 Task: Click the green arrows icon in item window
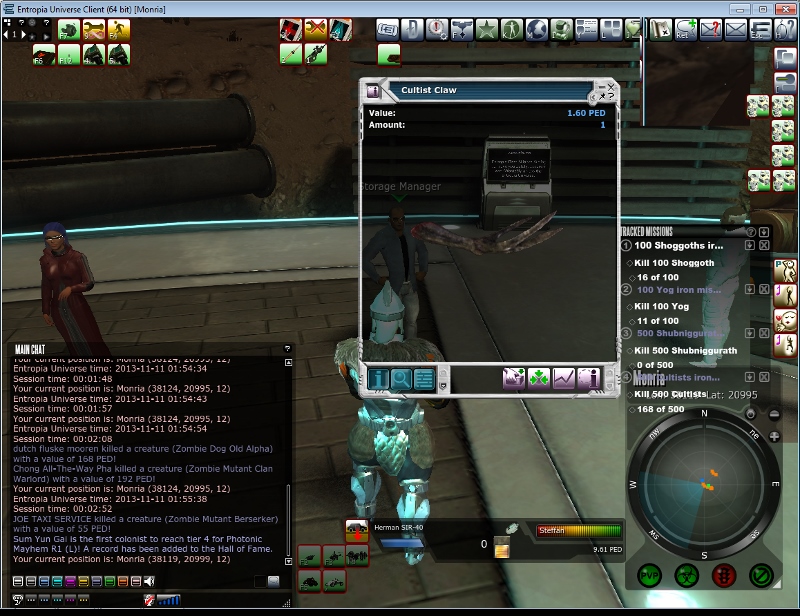tap(539, 379)
